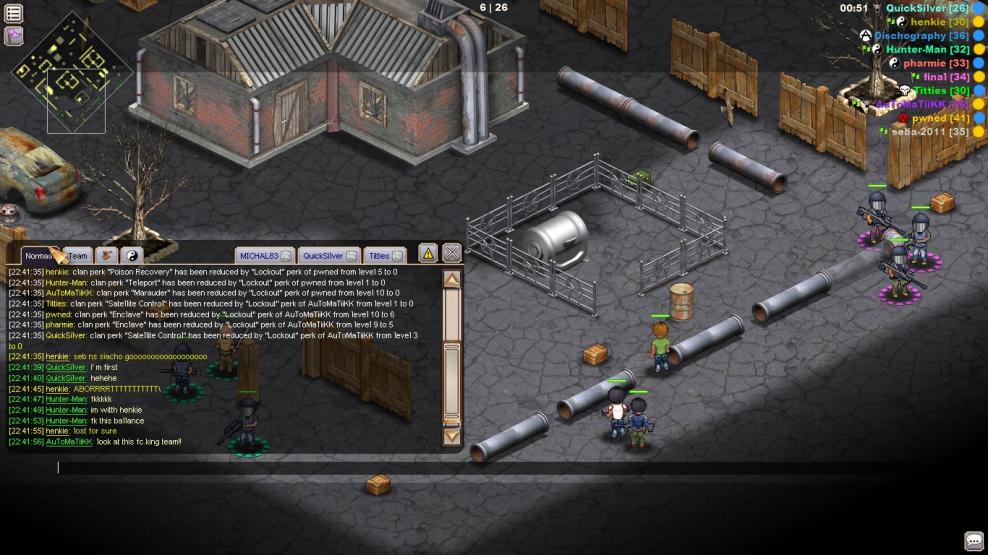
Task: Toggle the chat bubble icon in the corner
Action: click(973, 541)
